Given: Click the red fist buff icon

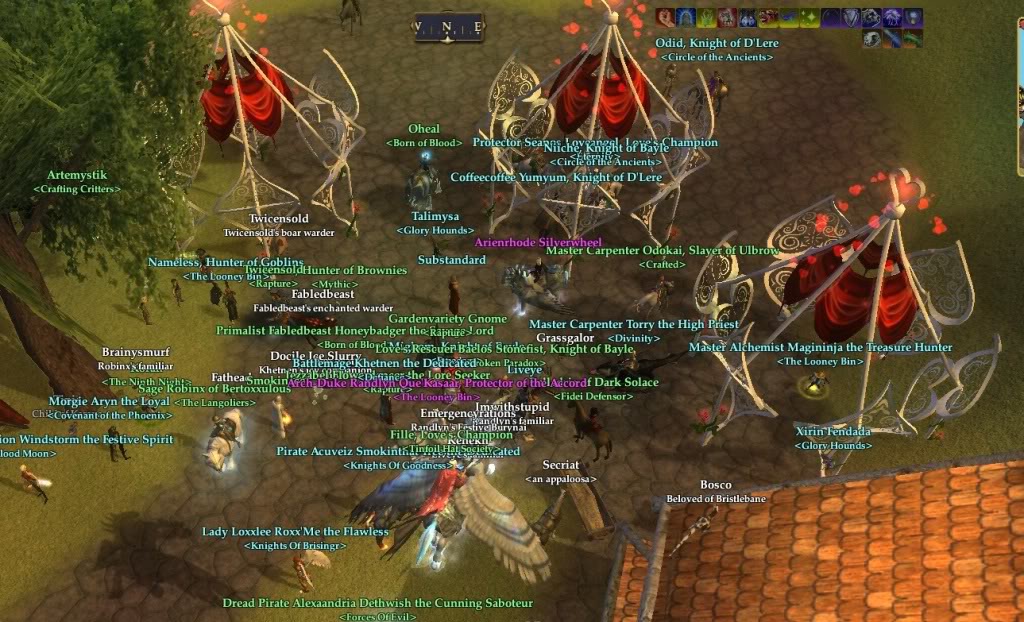Looking at the screenshot, I should [665, 17].
